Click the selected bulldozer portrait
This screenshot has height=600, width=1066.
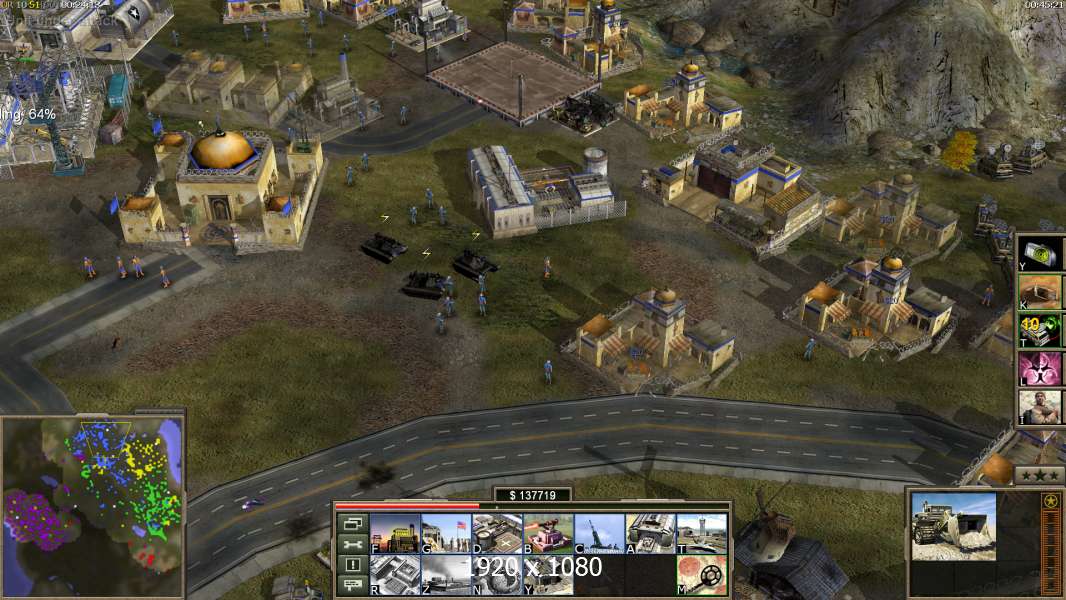[x=953, y=526]
